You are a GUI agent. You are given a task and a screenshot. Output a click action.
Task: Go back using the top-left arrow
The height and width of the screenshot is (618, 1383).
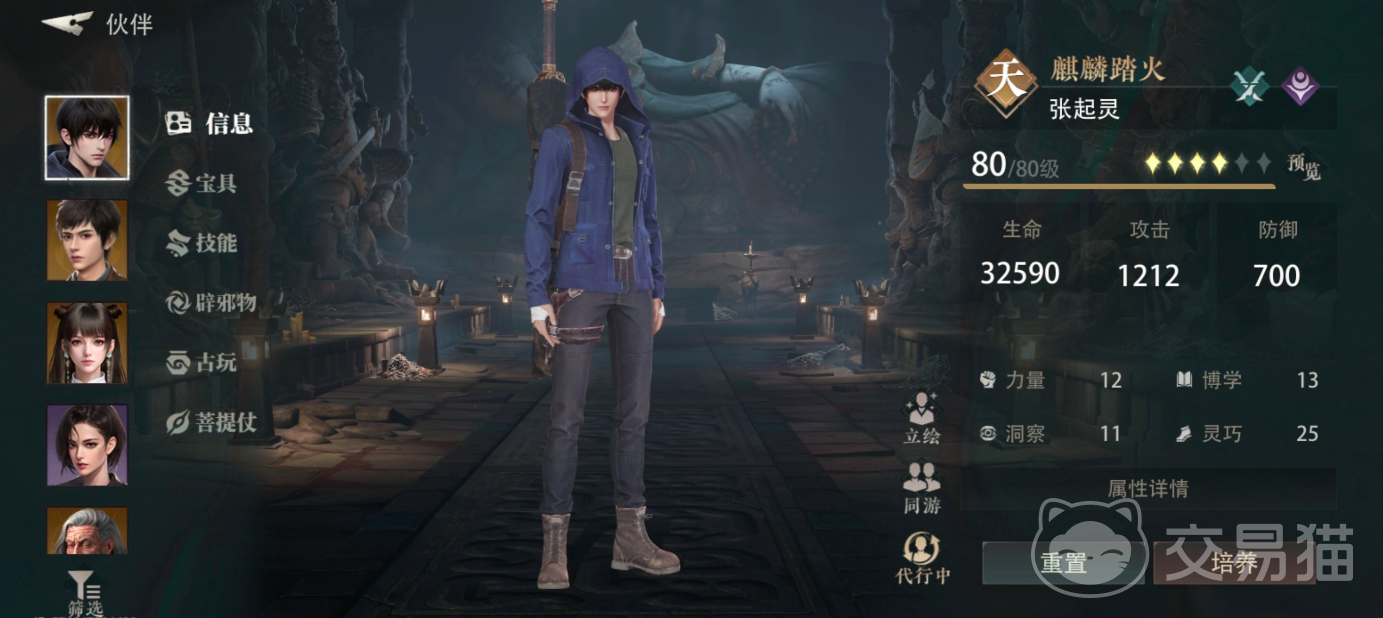pyautogui.click(x=68, y=23)
